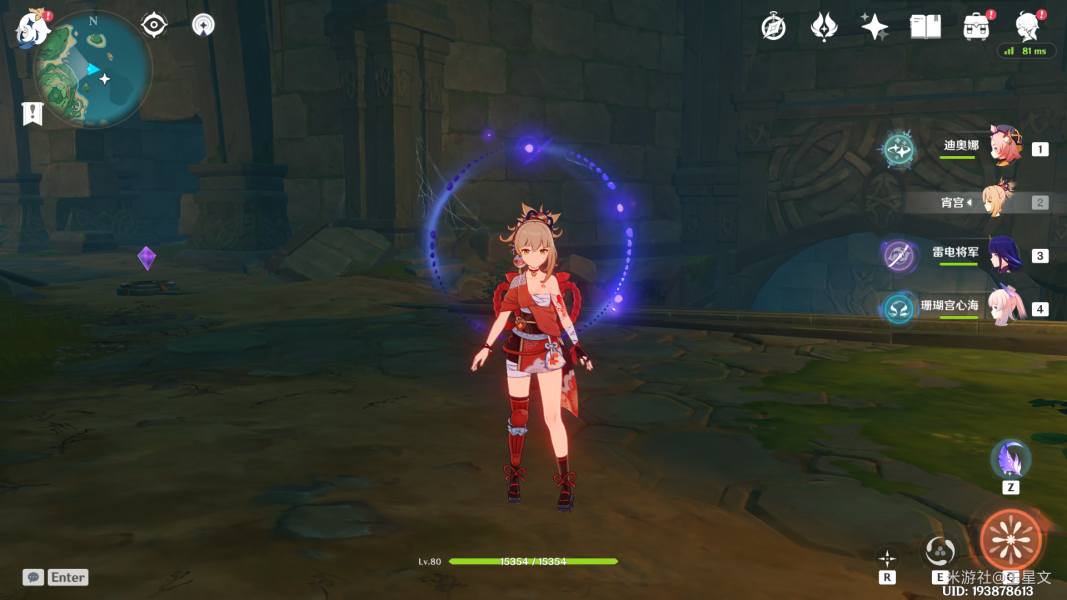
Task: Open the four-pointed star Wish icon
Action: (x=874, y=27)
